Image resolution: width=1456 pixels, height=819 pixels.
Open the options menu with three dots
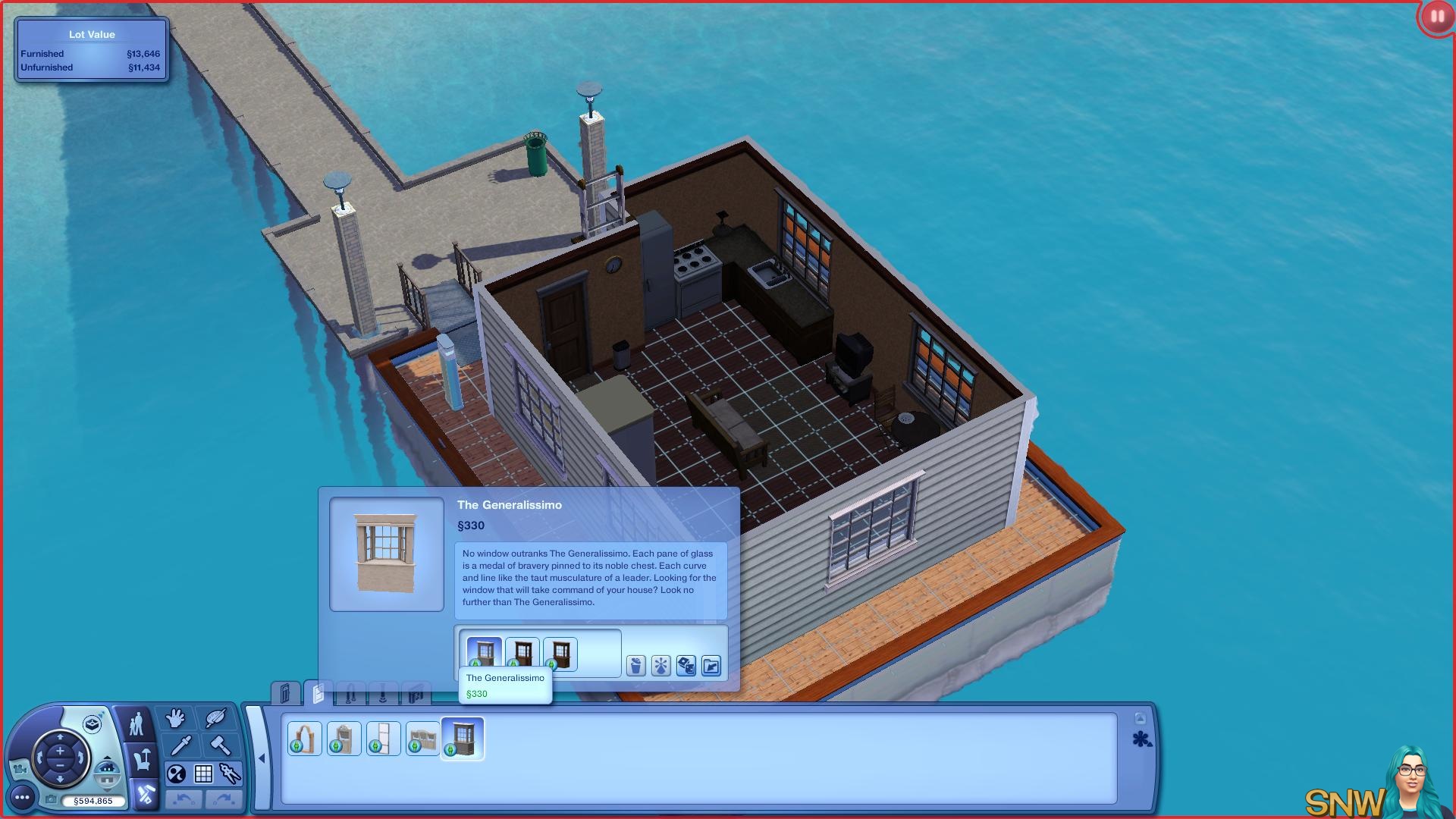click(x=22, y=797)
